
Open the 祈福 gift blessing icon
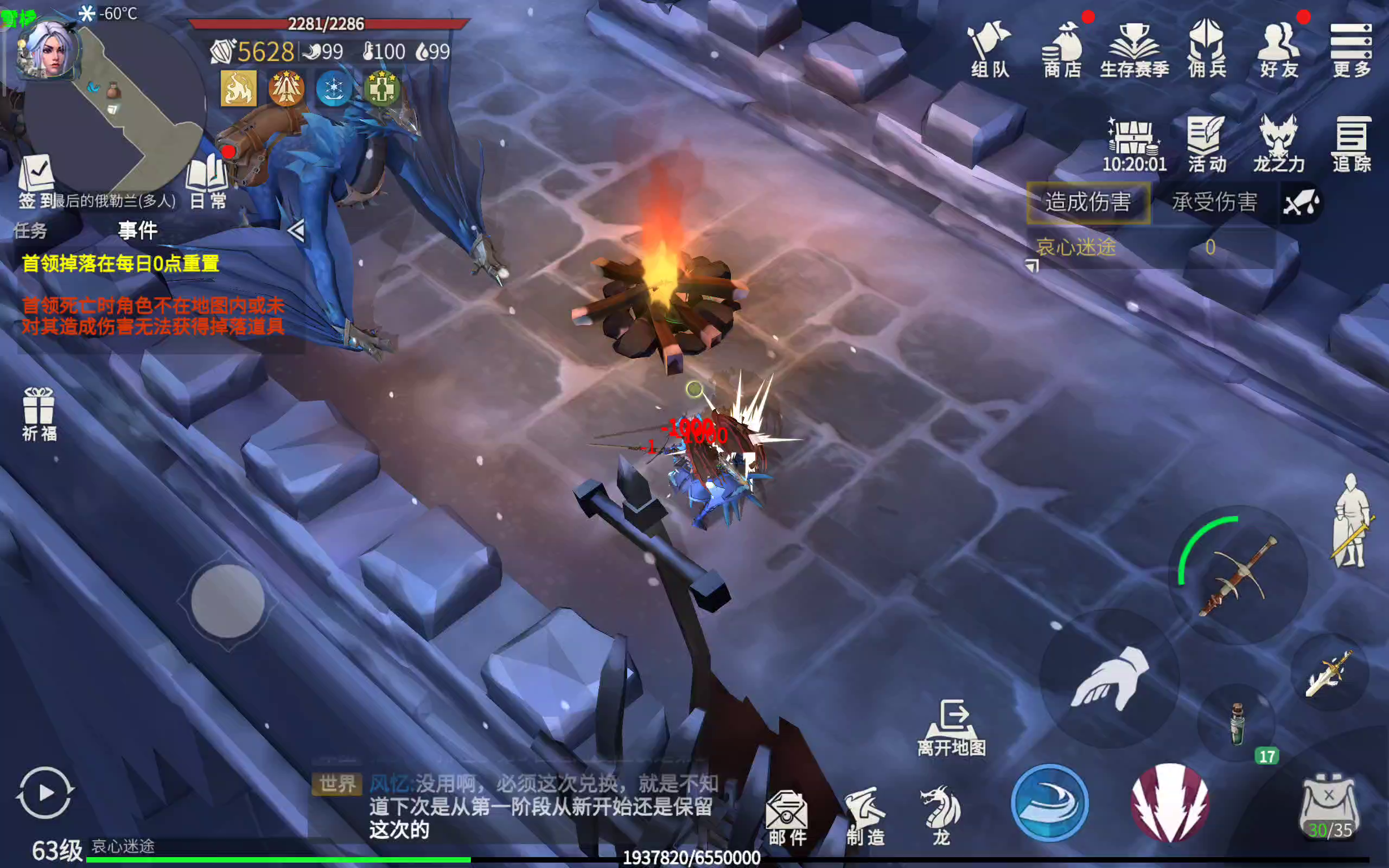[39, 414]
